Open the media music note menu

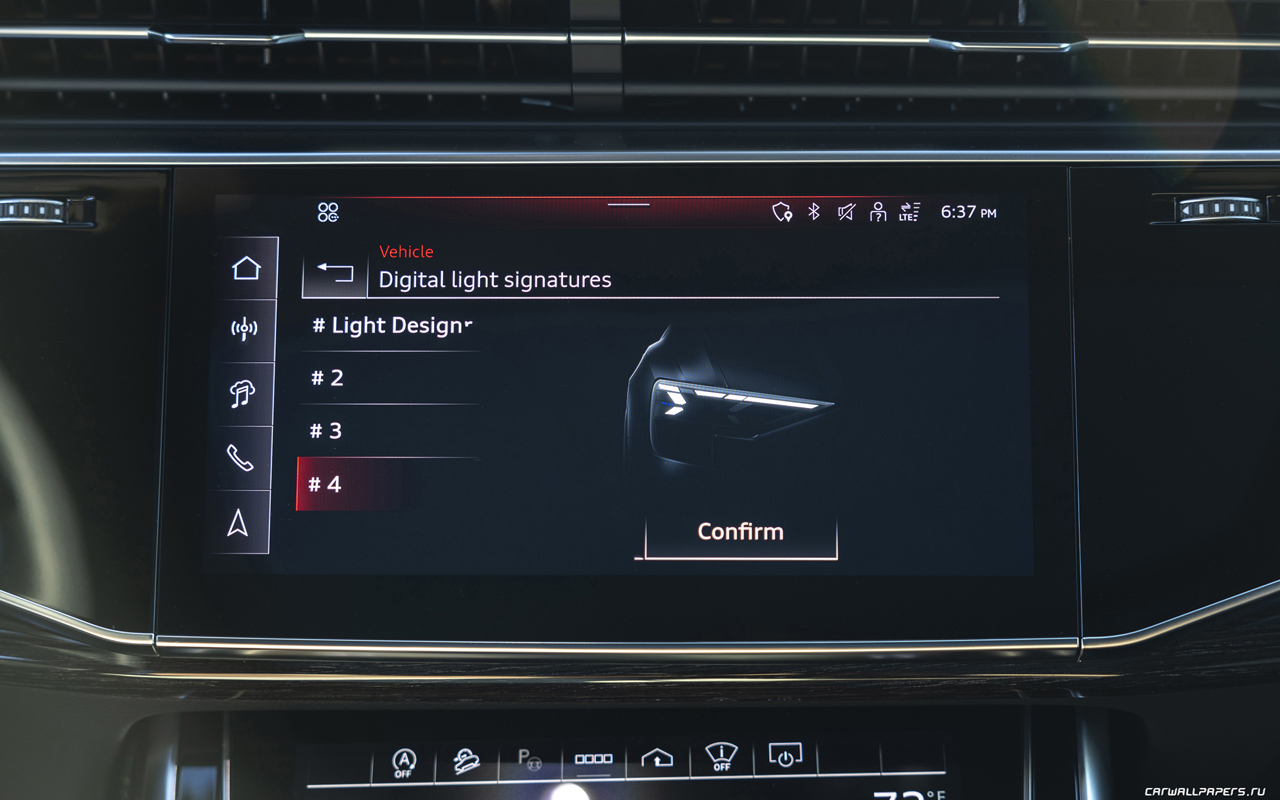point(242,394)
